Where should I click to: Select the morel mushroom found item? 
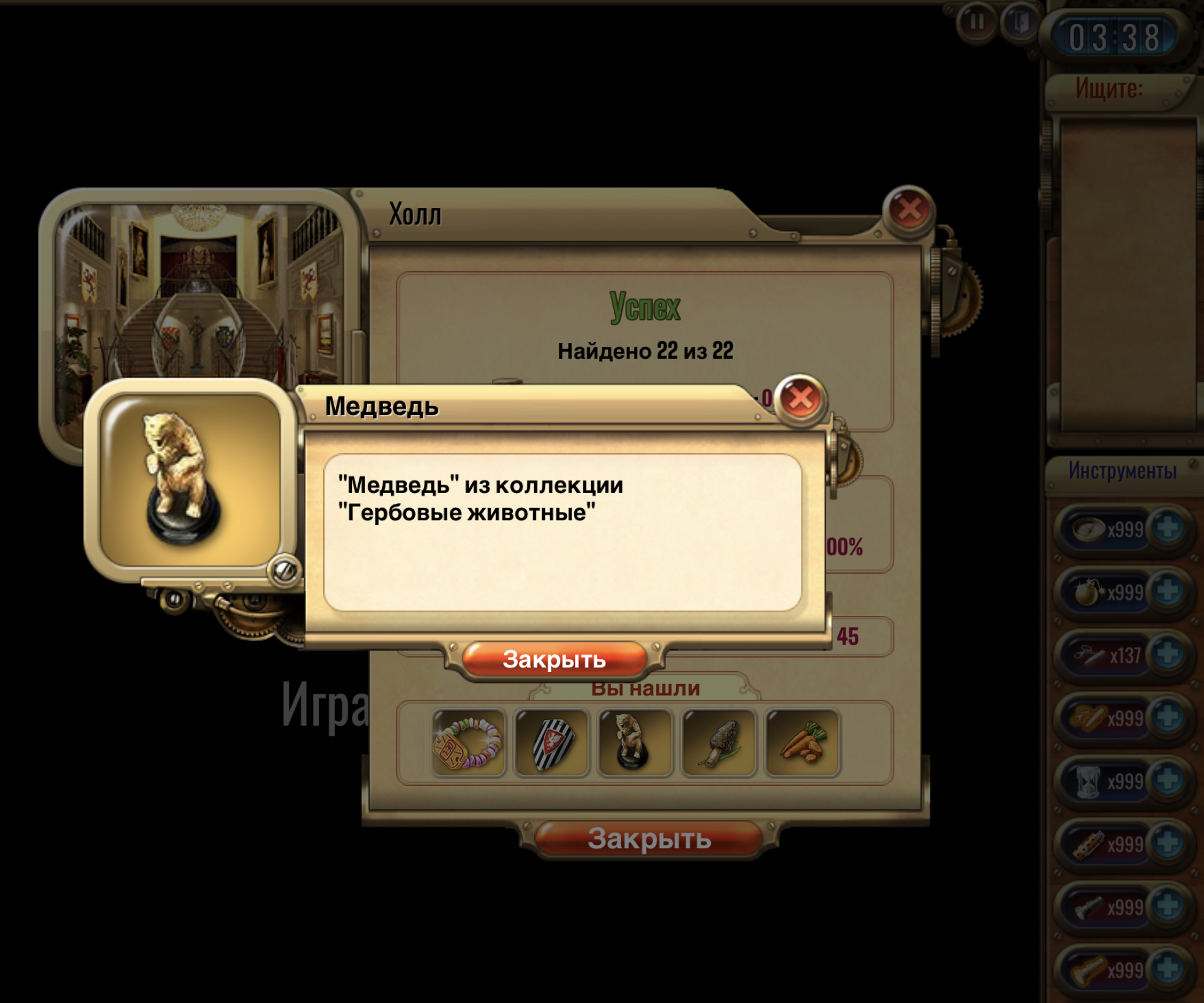click(718, 742)
